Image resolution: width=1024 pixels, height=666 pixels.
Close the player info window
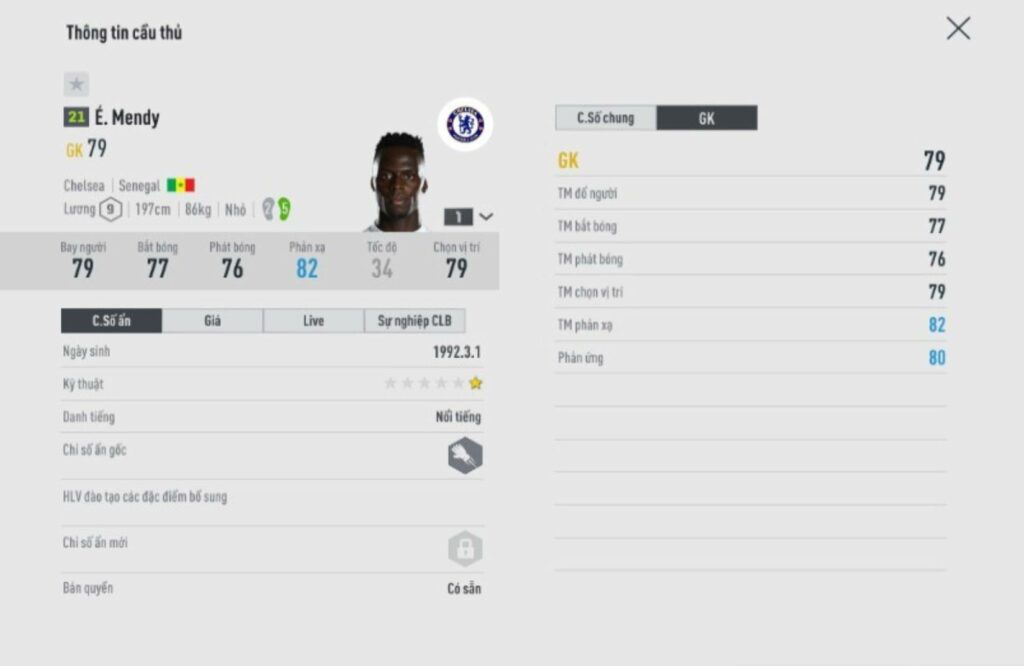(958, 29)
